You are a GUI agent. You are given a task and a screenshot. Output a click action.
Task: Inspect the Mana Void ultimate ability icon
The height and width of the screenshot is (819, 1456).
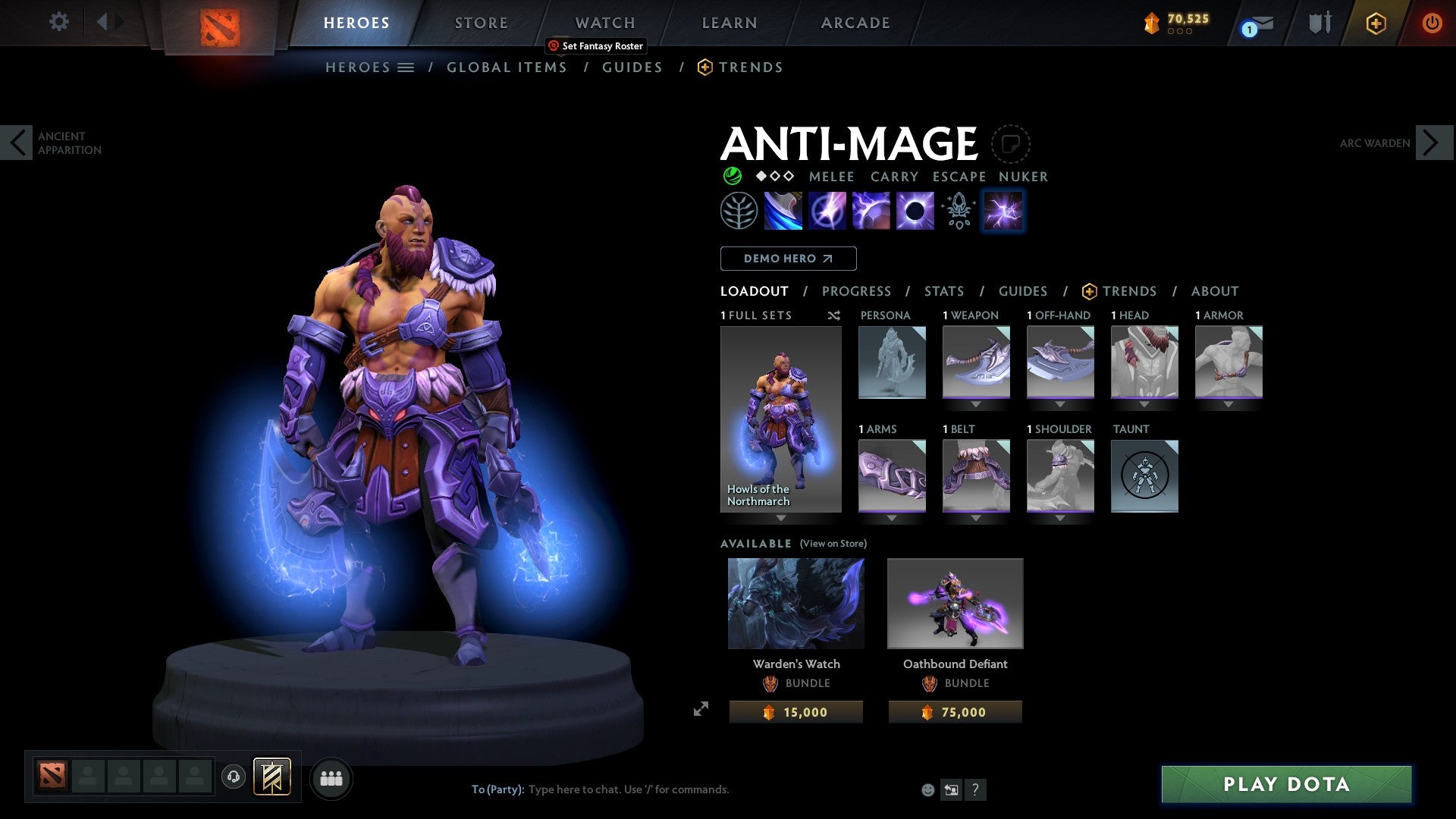pos(915,211)
